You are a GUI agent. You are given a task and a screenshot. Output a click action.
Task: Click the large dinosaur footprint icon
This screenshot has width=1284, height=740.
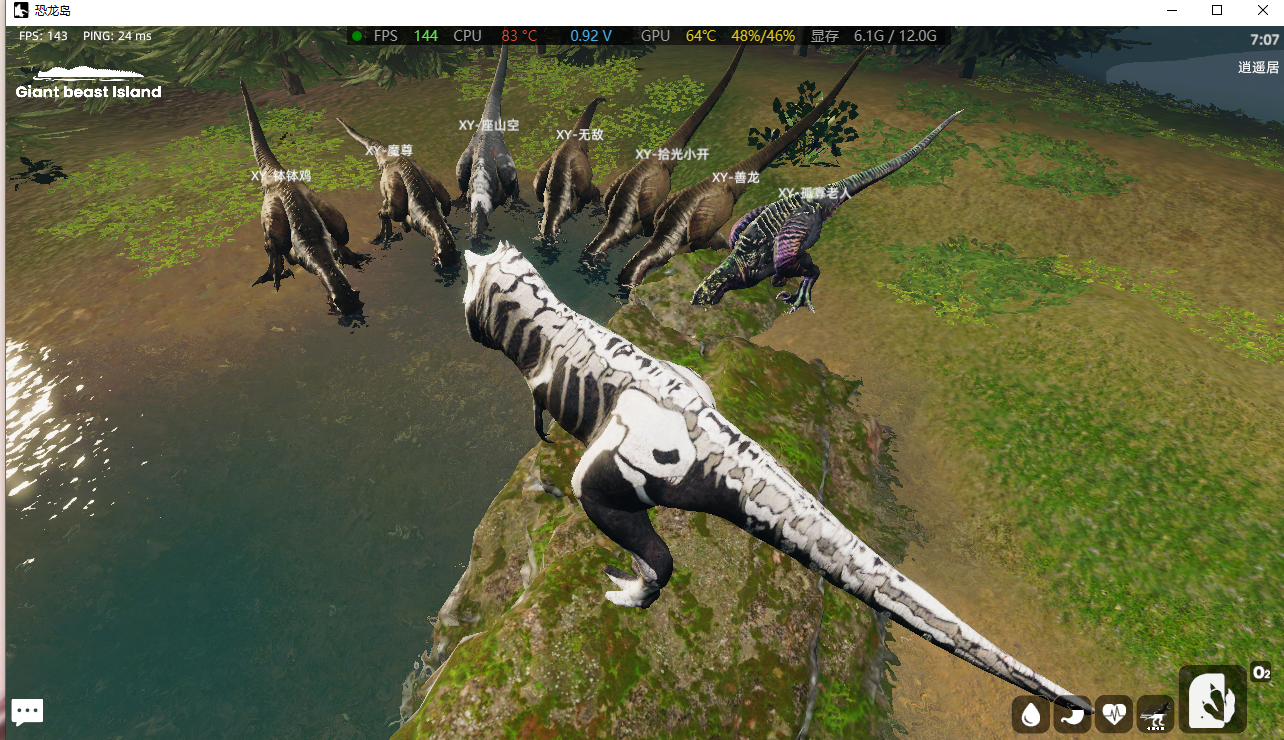click(1213, 698)
